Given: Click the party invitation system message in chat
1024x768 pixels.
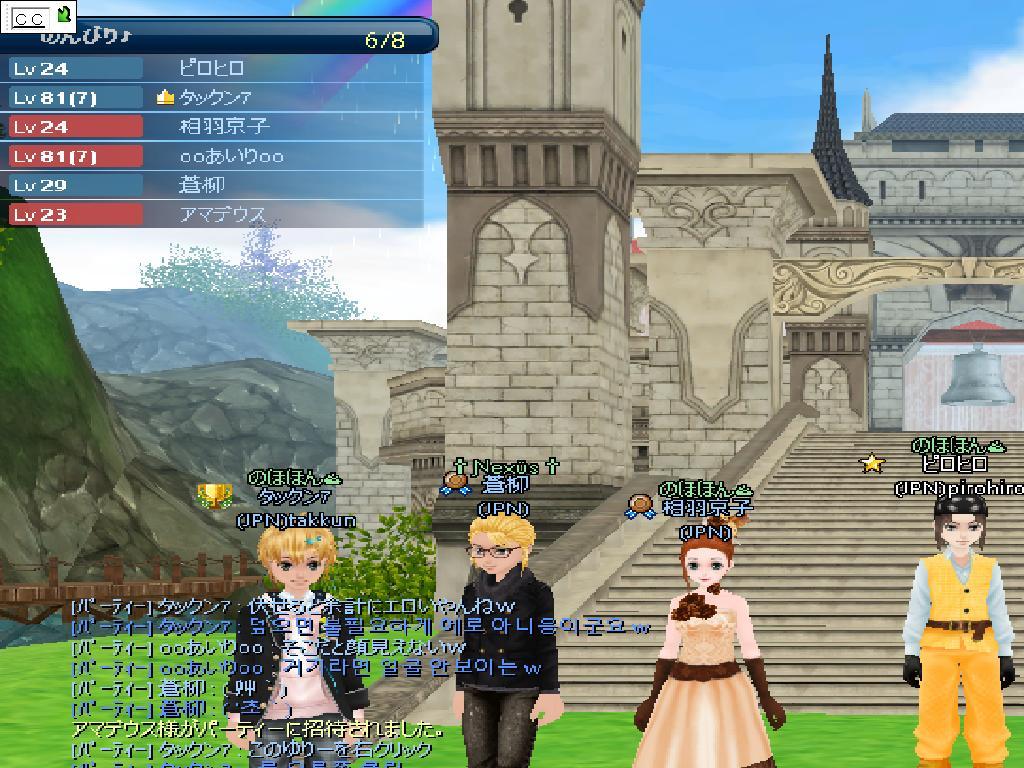Looking at the screenshot, I should click(x=257, y=729).
